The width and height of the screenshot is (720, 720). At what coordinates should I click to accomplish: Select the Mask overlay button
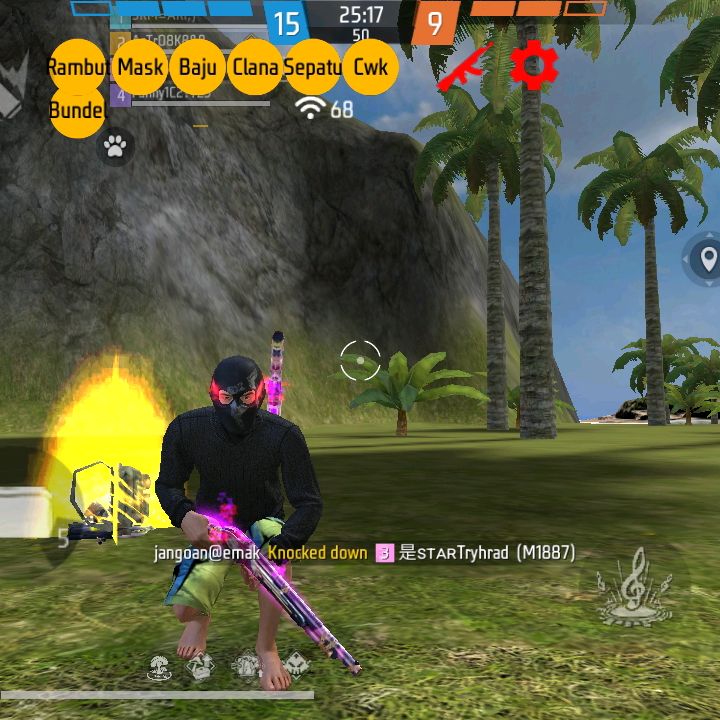(x=140, y=68)
